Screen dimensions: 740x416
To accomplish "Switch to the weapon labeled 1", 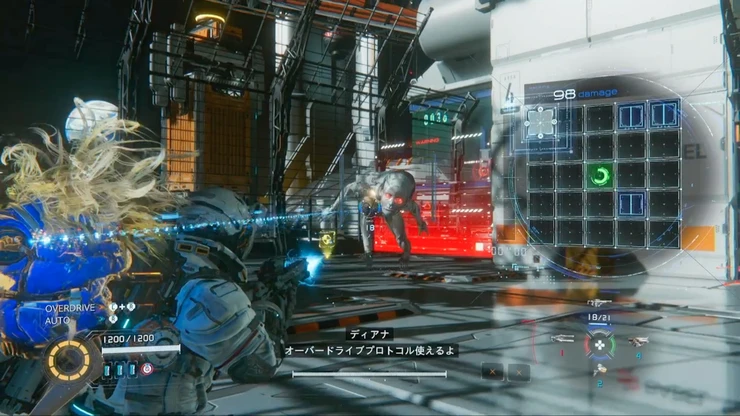I will 563,339.
